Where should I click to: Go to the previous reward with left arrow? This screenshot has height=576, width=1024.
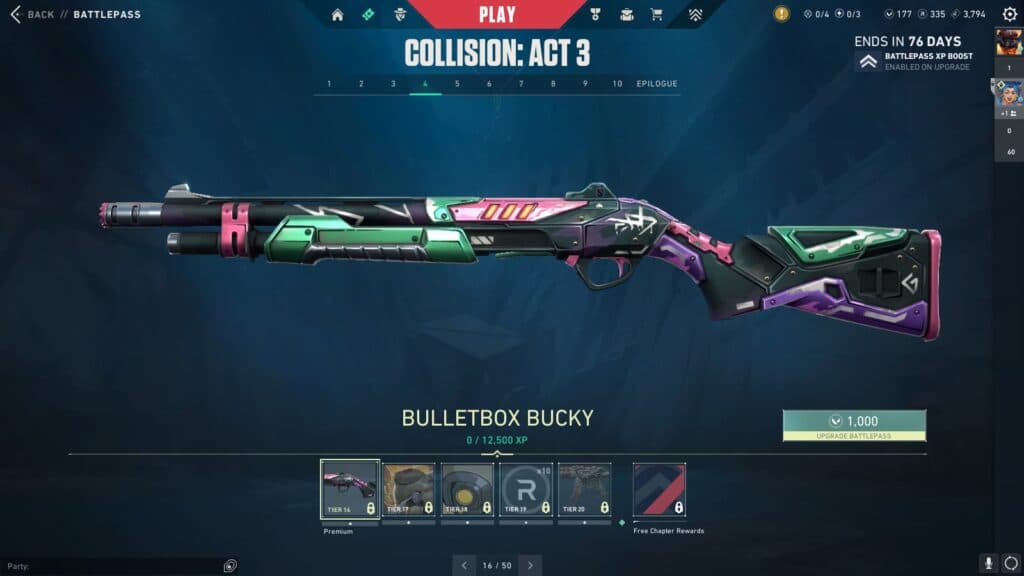tap(463, 565)
